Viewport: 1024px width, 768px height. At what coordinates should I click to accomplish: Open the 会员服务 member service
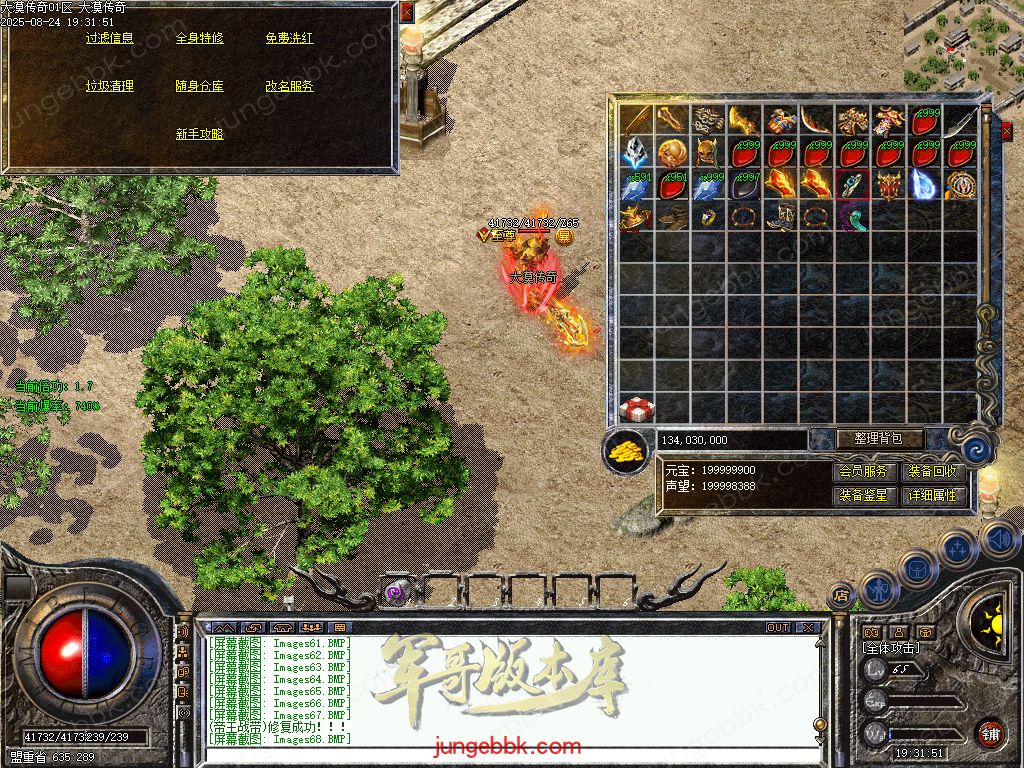862,472
